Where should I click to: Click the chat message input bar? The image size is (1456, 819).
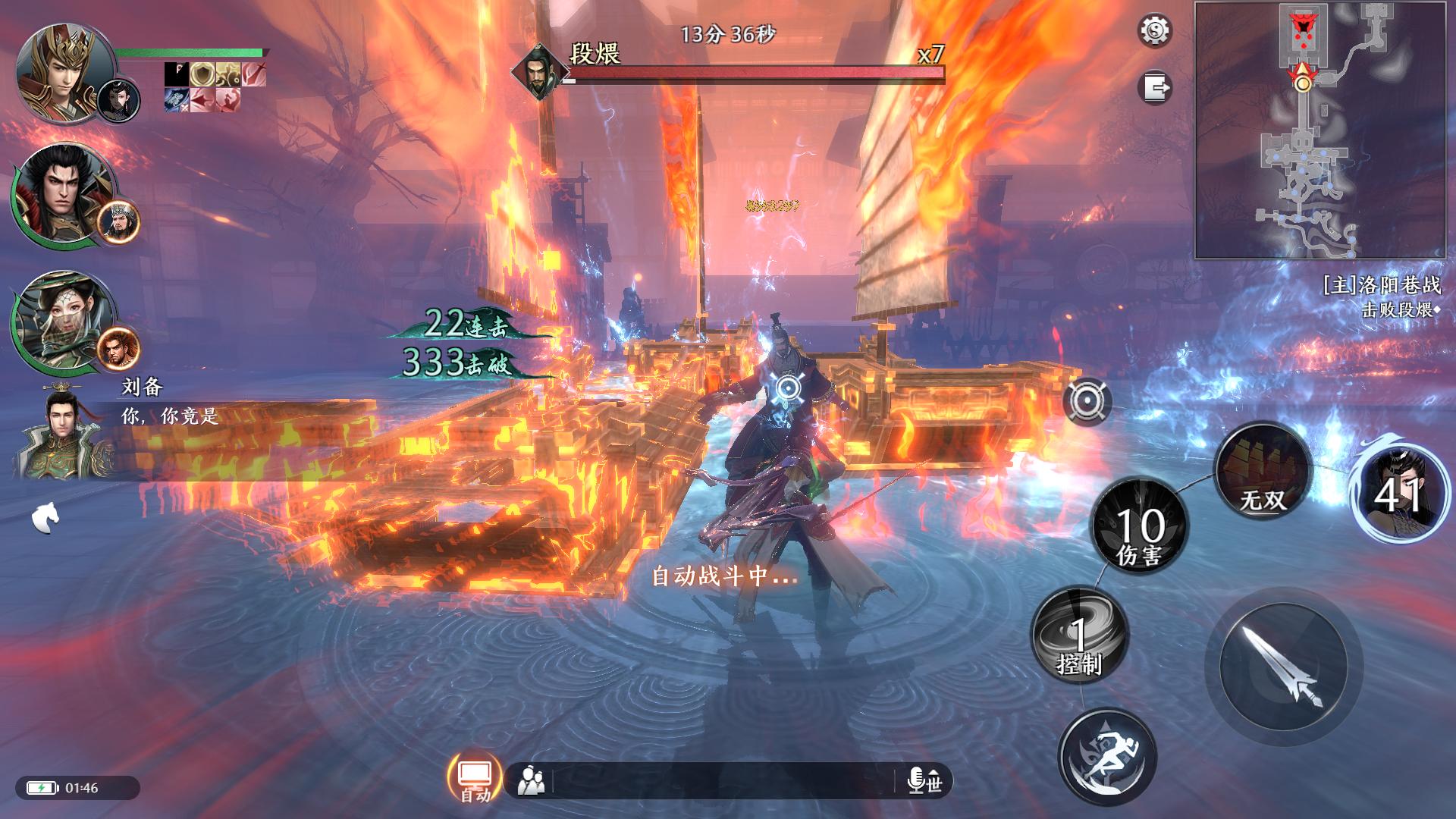click(x=728, y=780)
